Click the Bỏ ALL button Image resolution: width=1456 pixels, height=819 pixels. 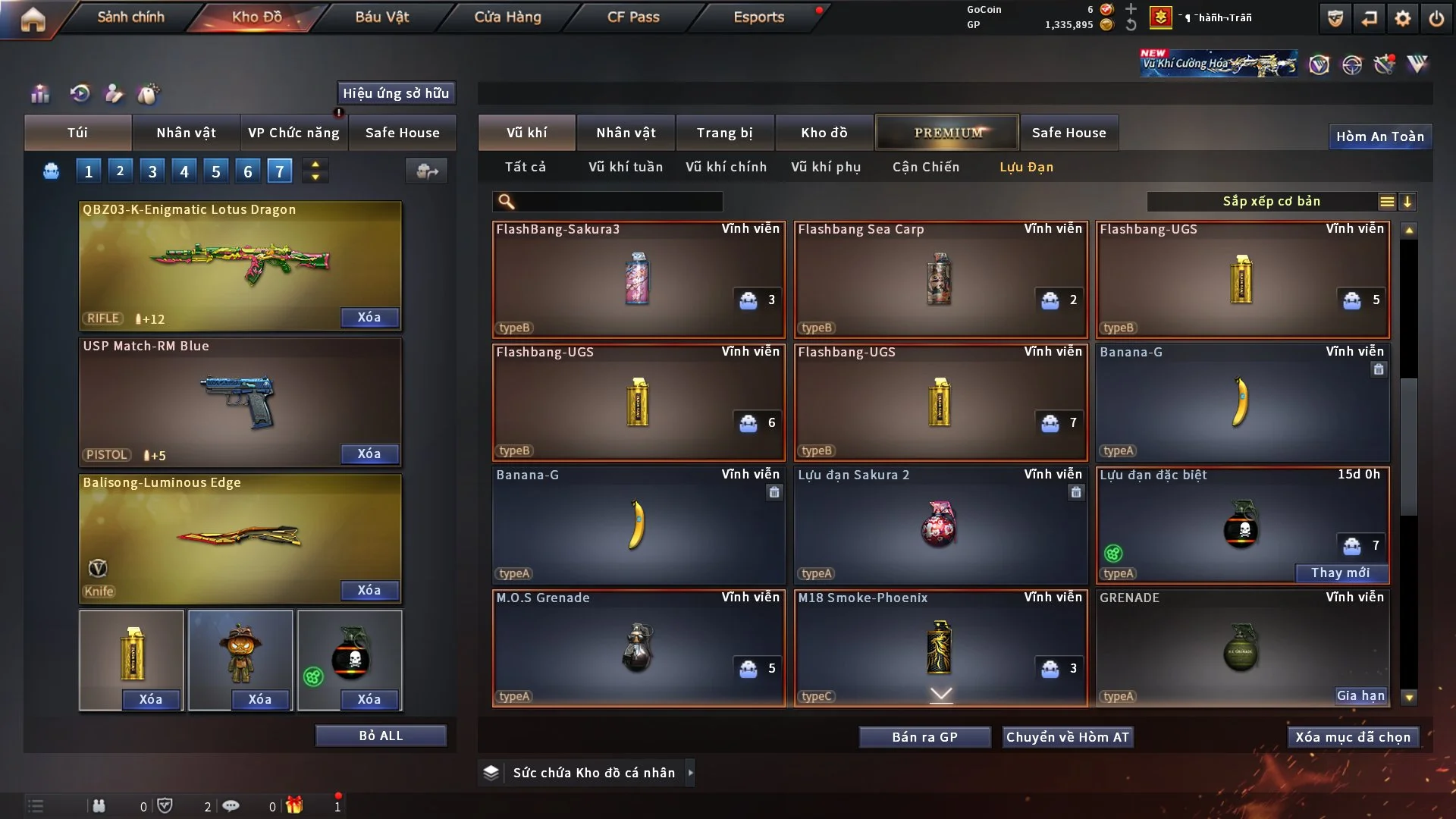click(x=381, y=736)
